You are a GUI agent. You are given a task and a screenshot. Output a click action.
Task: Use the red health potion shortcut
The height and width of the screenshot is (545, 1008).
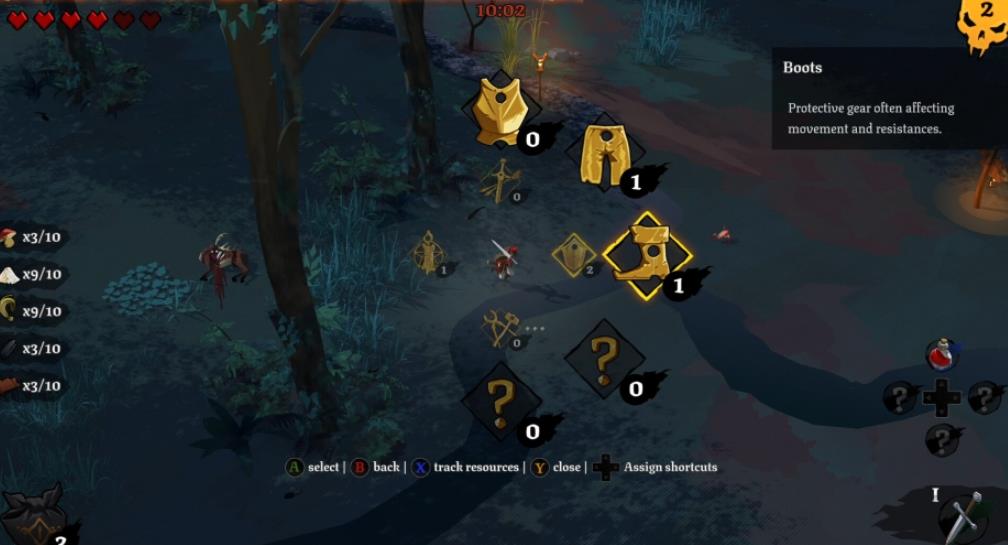[940, 354]
